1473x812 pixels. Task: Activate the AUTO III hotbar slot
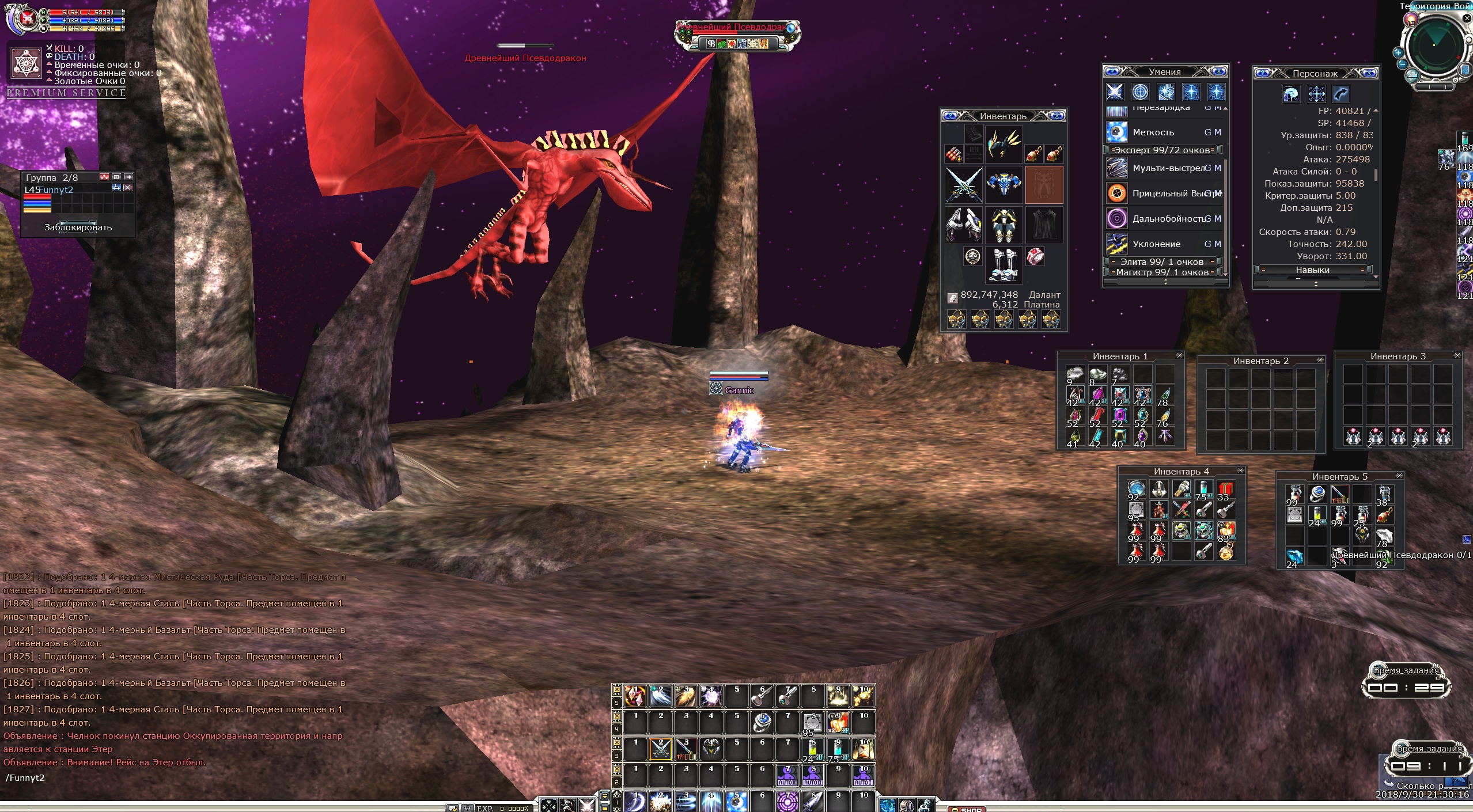(787, 775)
